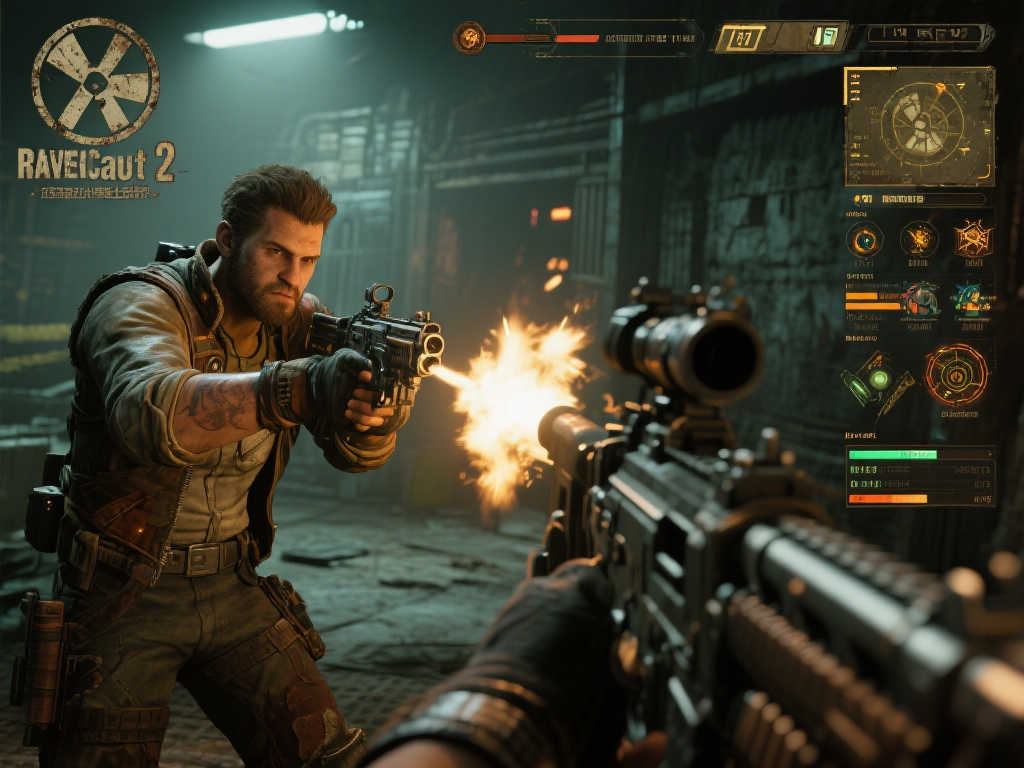Open the circular radar minimap
The width and height of the screenshot is (1024, 768).
click(x=920, y=125)
